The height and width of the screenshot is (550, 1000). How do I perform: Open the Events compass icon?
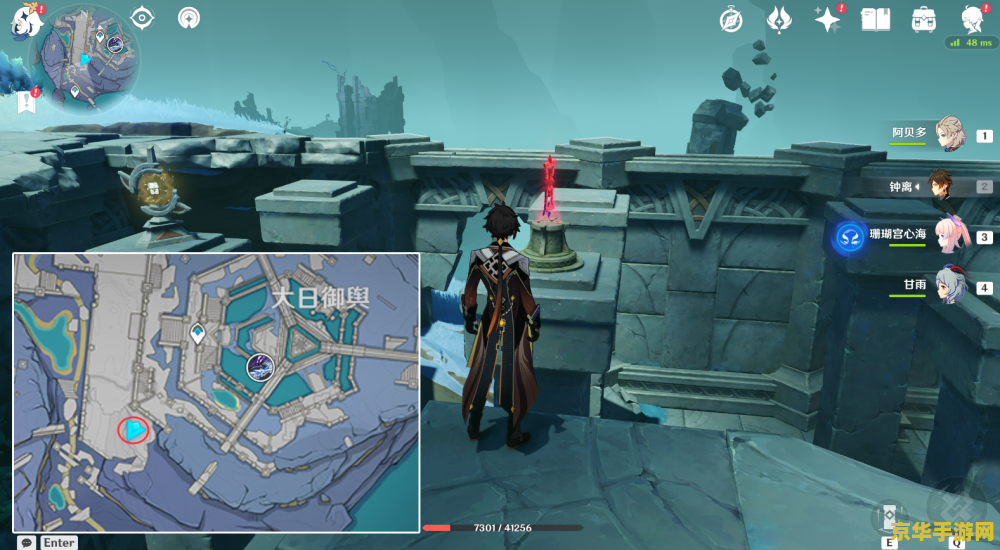point(732,19)
